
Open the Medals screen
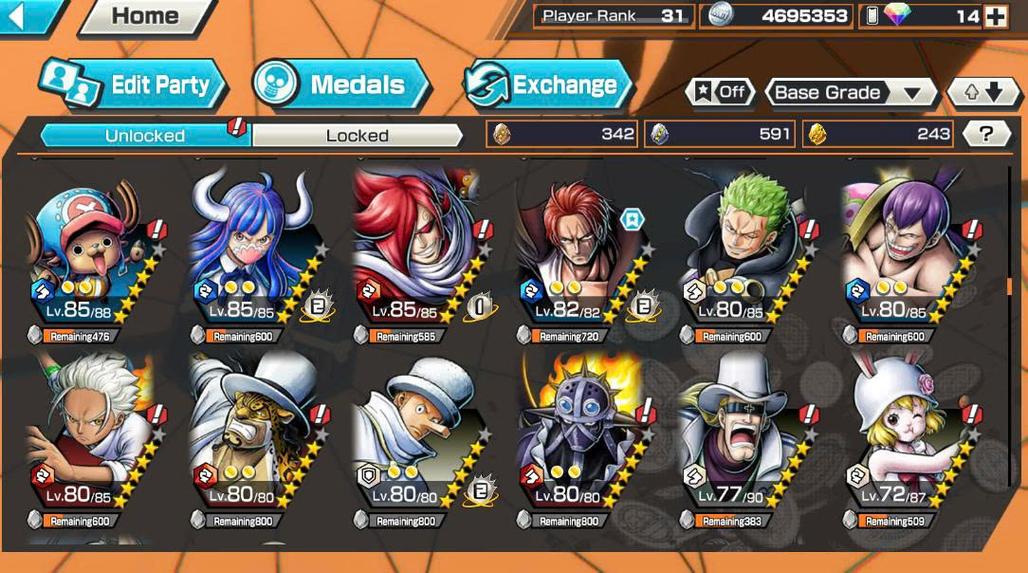point(341,85)
